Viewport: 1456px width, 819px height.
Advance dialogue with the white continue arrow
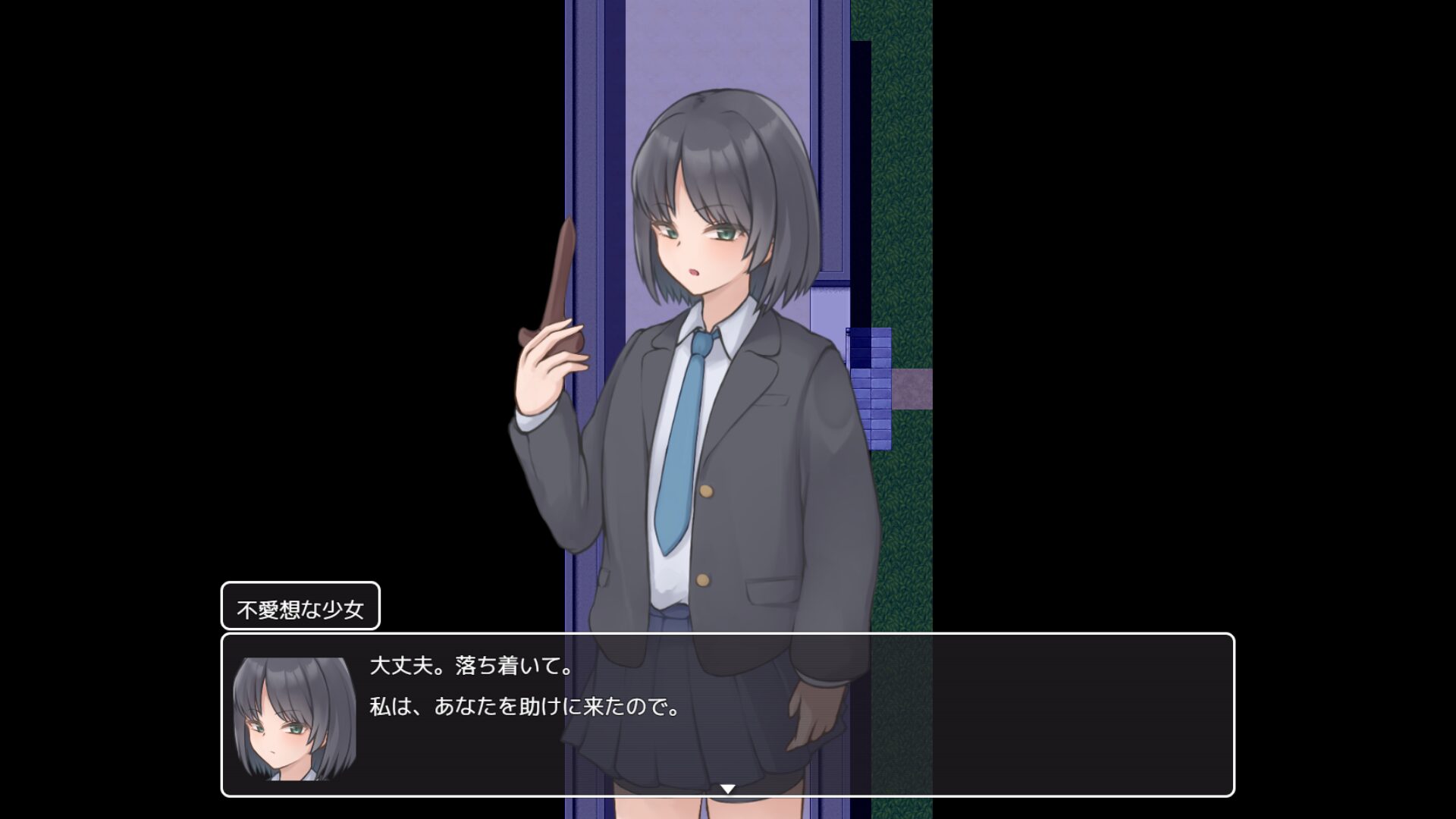727,789
